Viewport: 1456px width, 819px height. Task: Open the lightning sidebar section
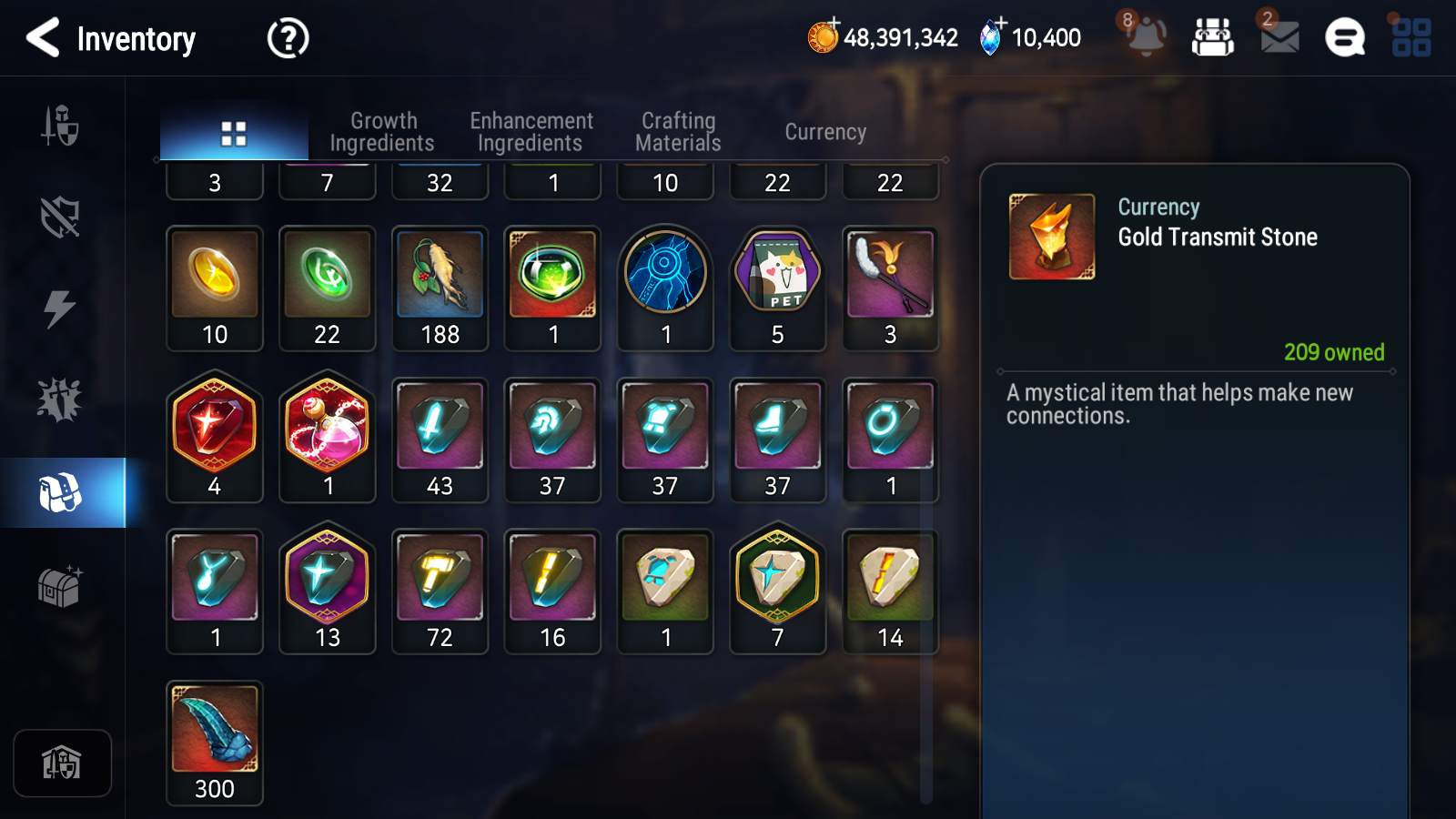pos(60,309)
